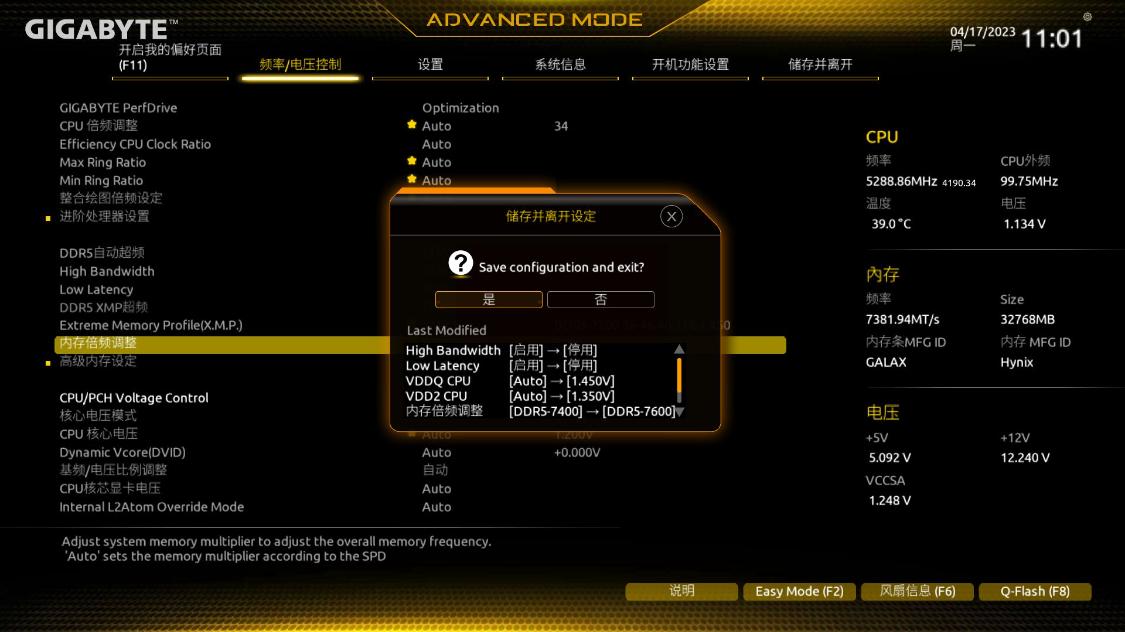Confirm save with the 是 button

489,299
